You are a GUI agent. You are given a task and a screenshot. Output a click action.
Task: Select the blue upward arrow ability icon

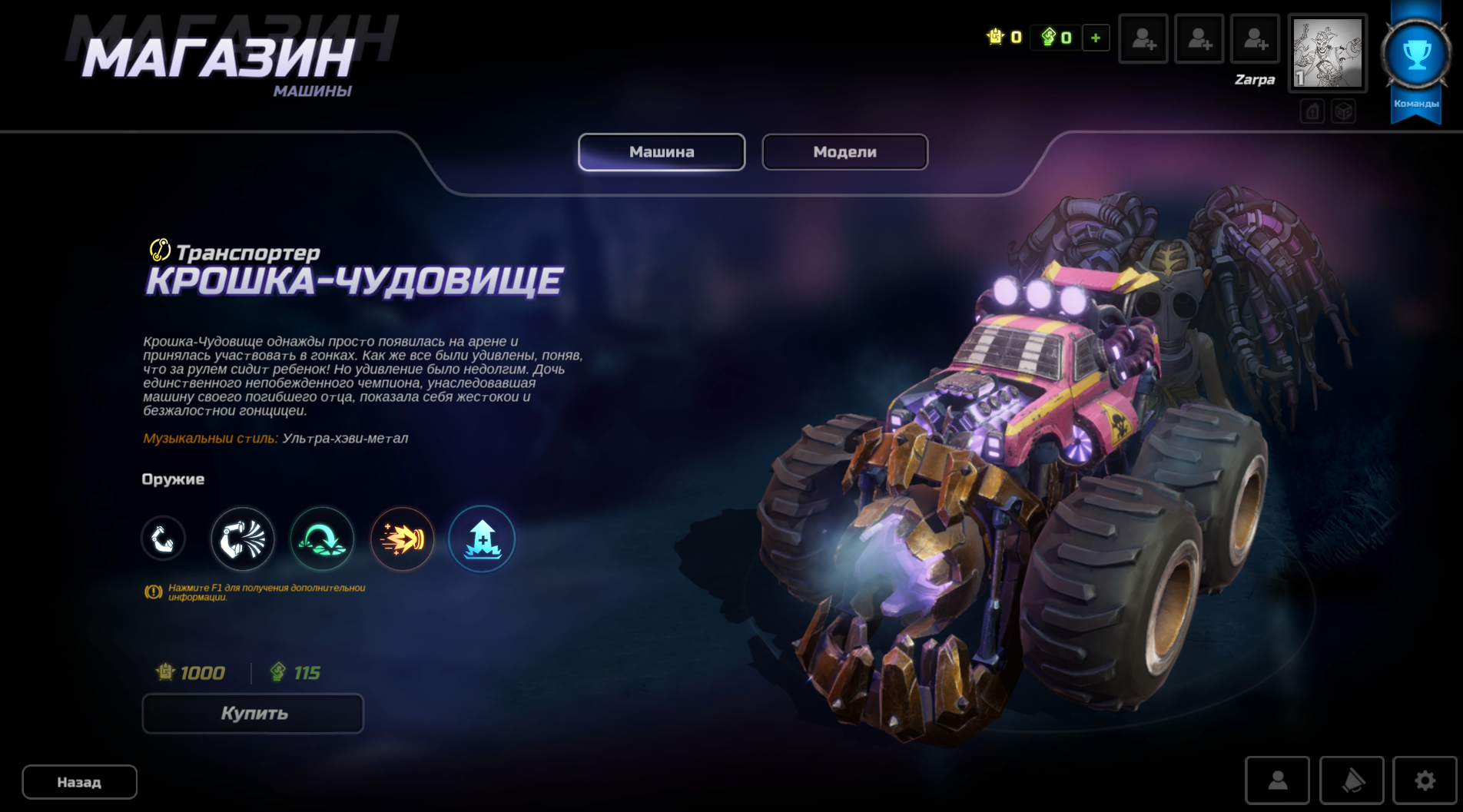coord(482,539)
